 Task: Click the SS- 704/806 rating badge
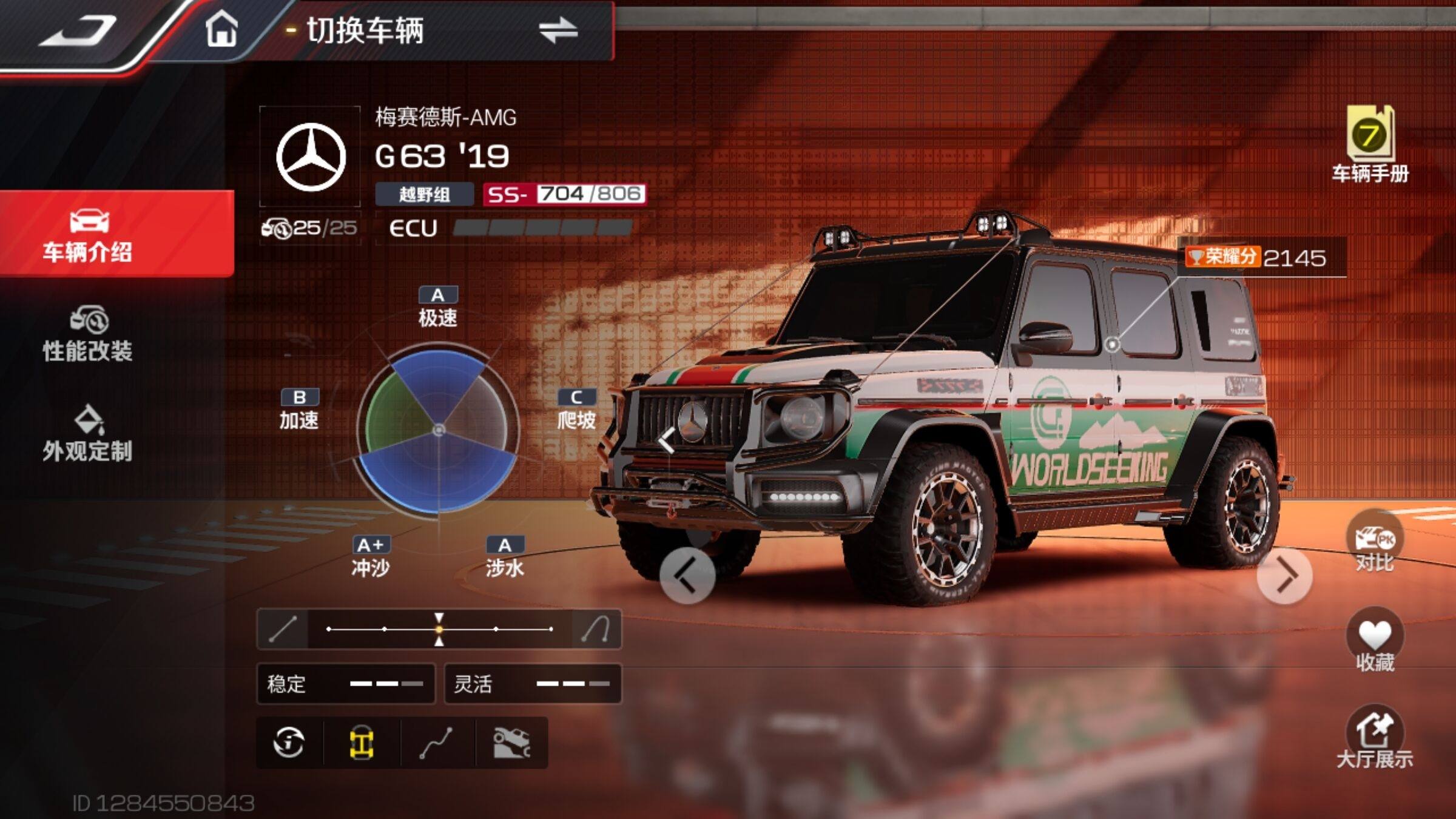(x=564, y=194)
